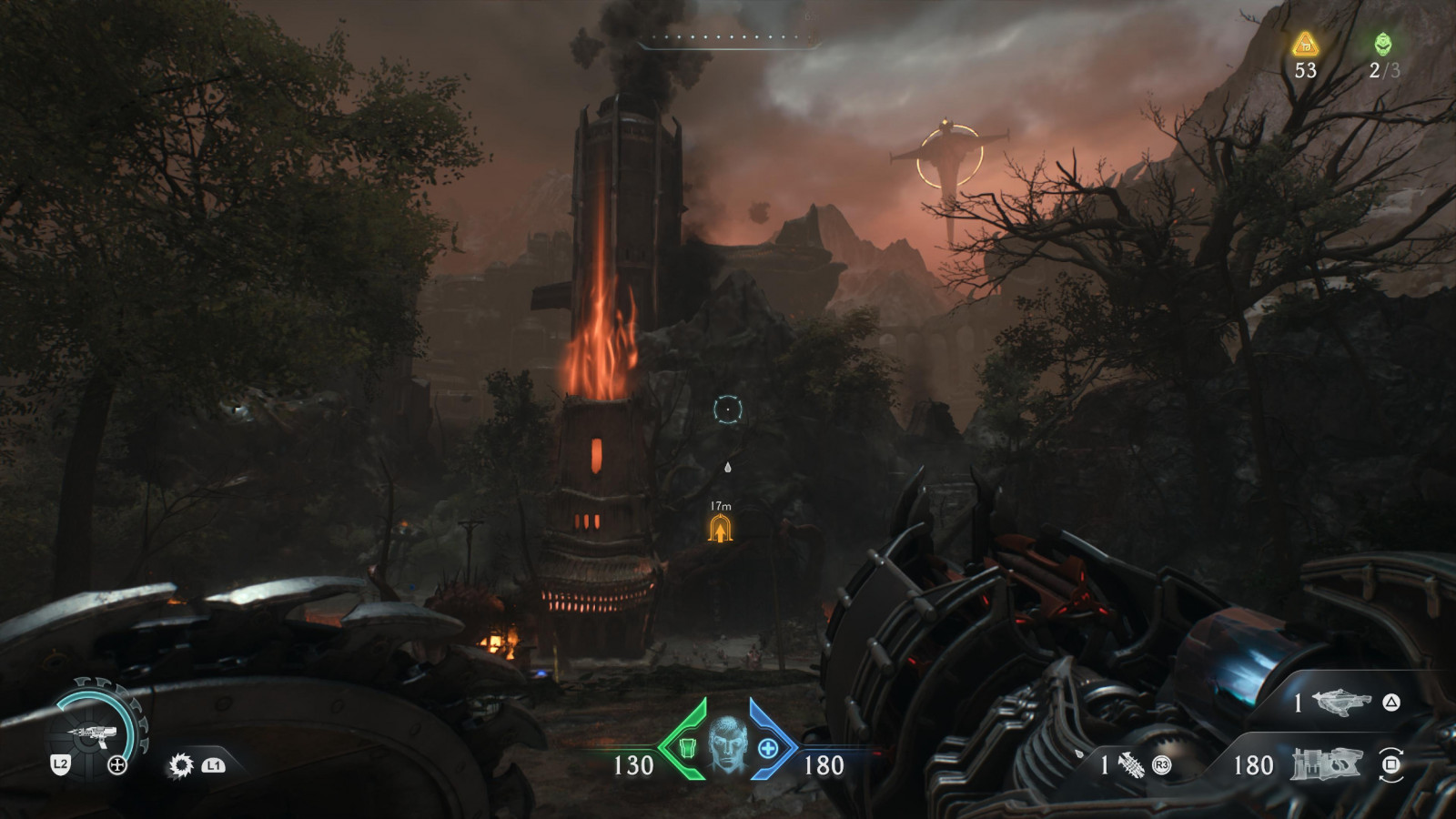Open the green secrets counter icon
Image resolution: width=1456 pixels, height=819 pixels.
[x=1382, y=44]
